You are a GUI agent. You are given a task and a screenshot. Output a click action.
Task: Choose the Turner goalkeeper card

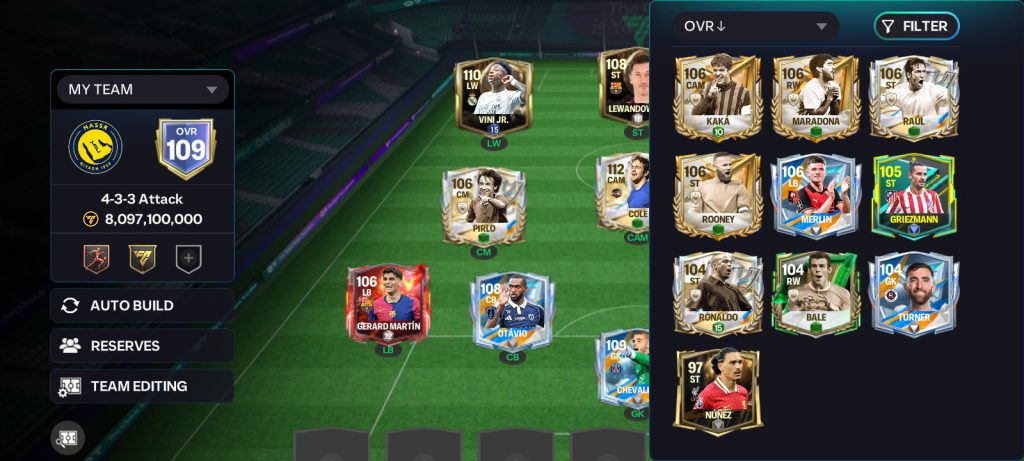coord(913,294)
